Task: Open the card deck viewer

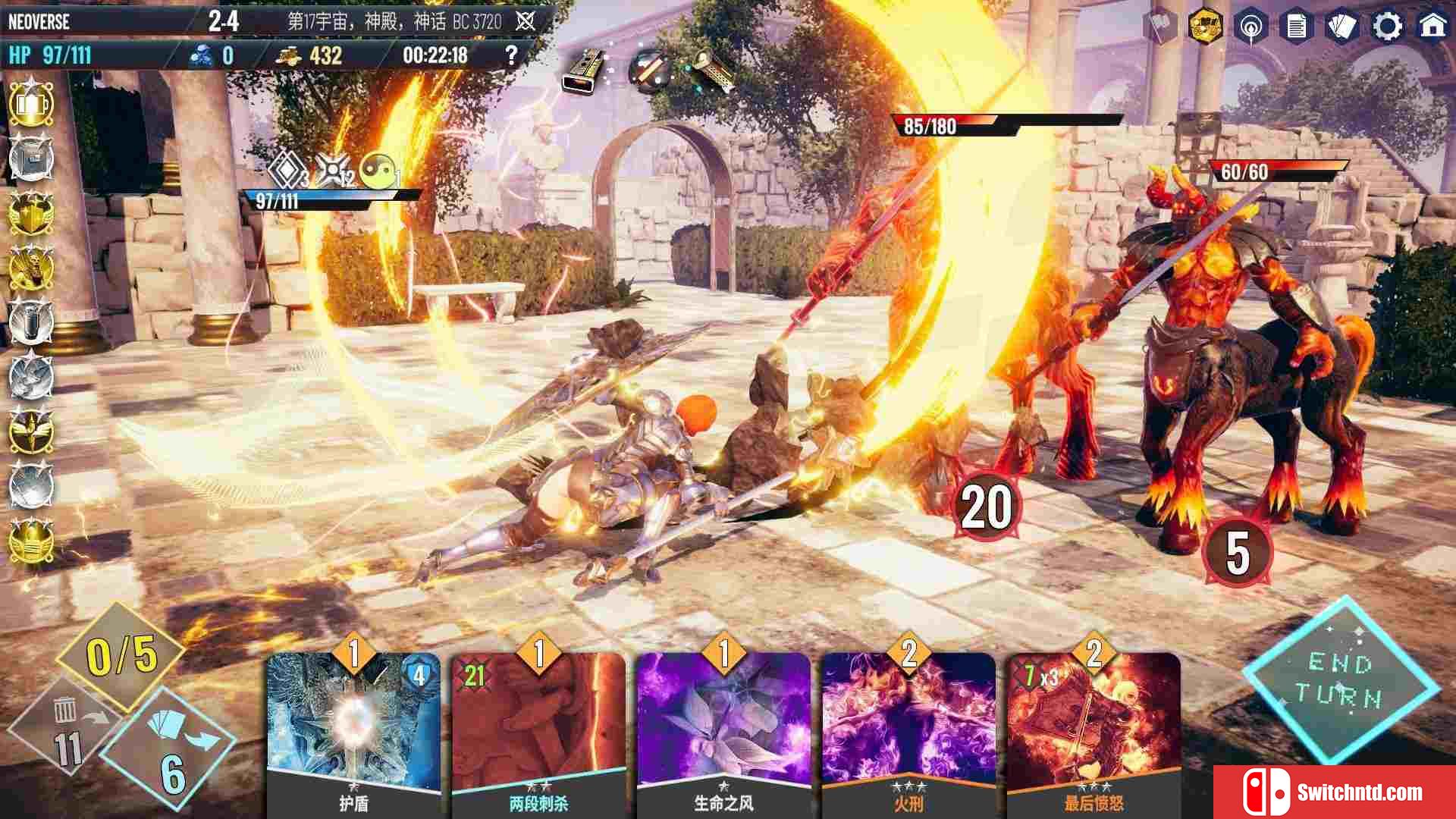Action: [1341, 27]
